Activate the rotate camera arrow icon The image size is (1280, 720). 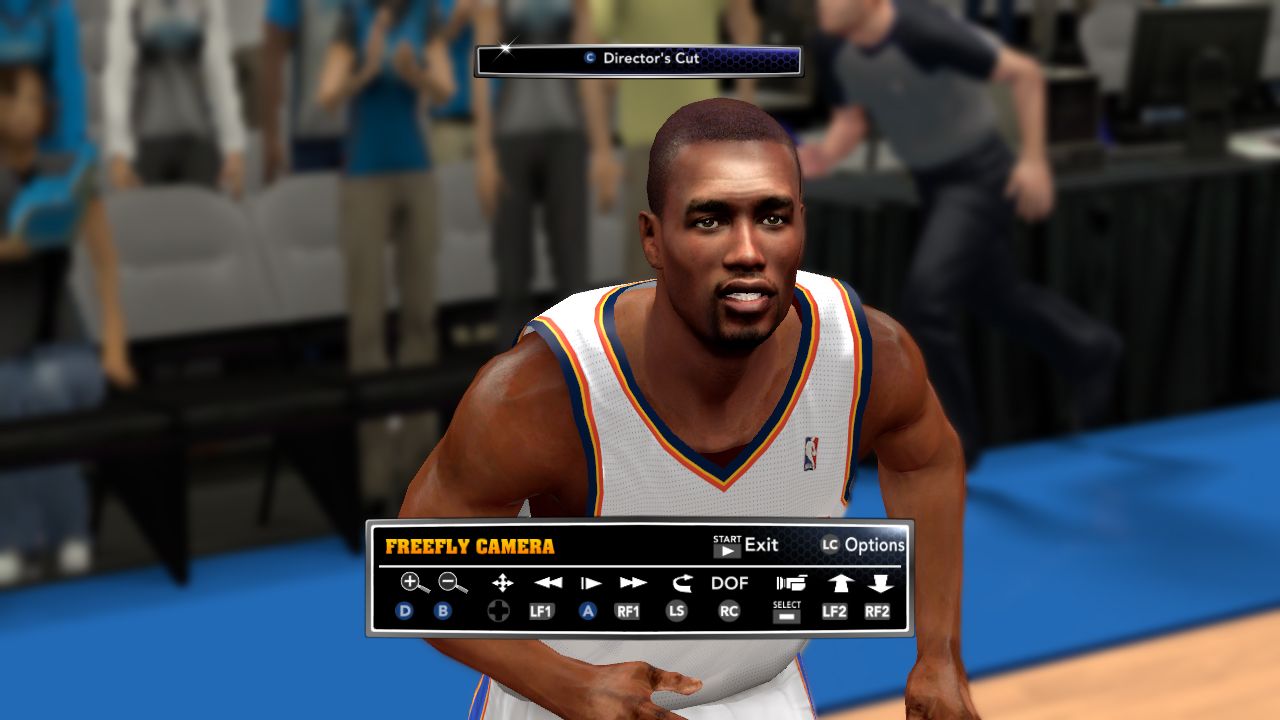(x=681, y=583)
